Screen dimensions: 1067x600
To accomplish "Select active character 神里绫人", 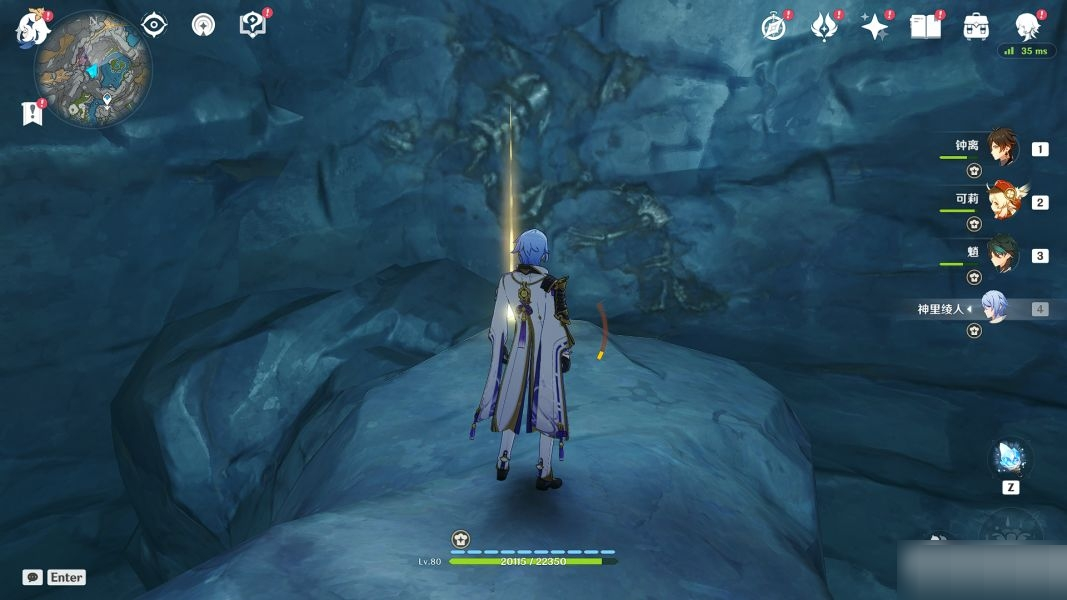I will [992, 308].
